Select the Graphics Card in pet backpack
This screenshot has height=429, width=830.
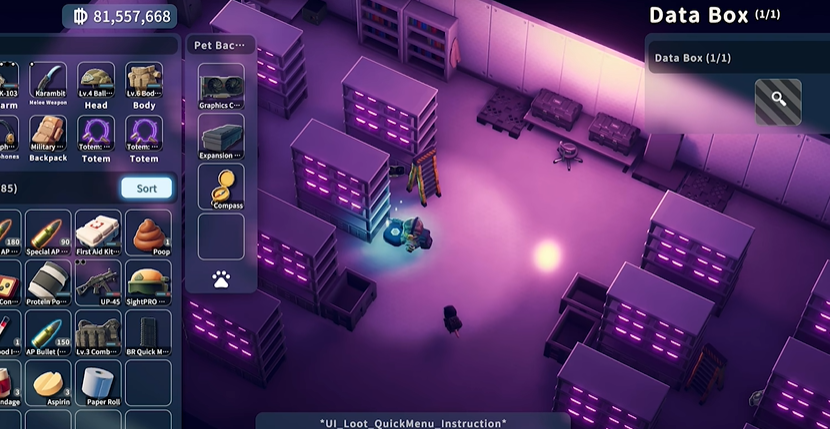pos(221,85)
